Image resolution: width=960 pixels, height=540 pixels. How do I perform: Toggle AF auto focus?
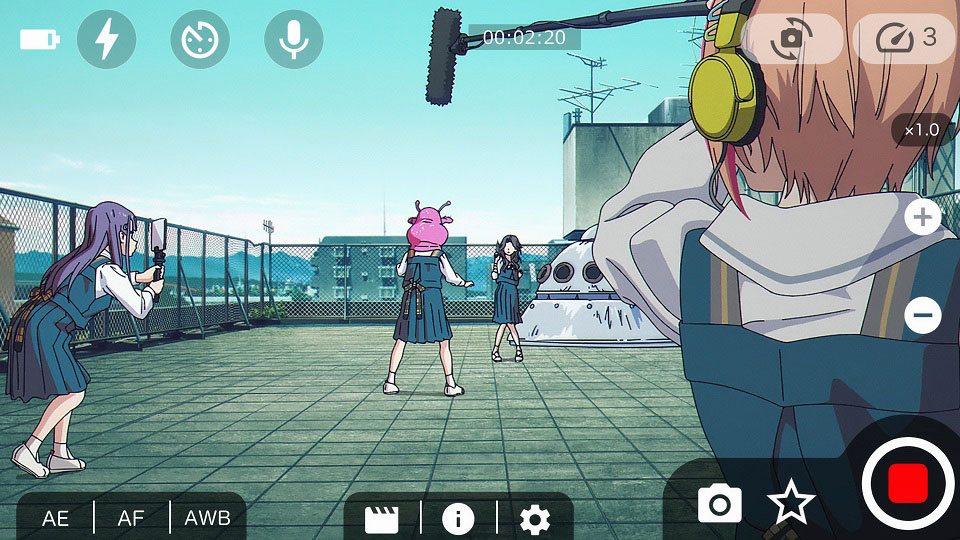click(x=132, y=518)
